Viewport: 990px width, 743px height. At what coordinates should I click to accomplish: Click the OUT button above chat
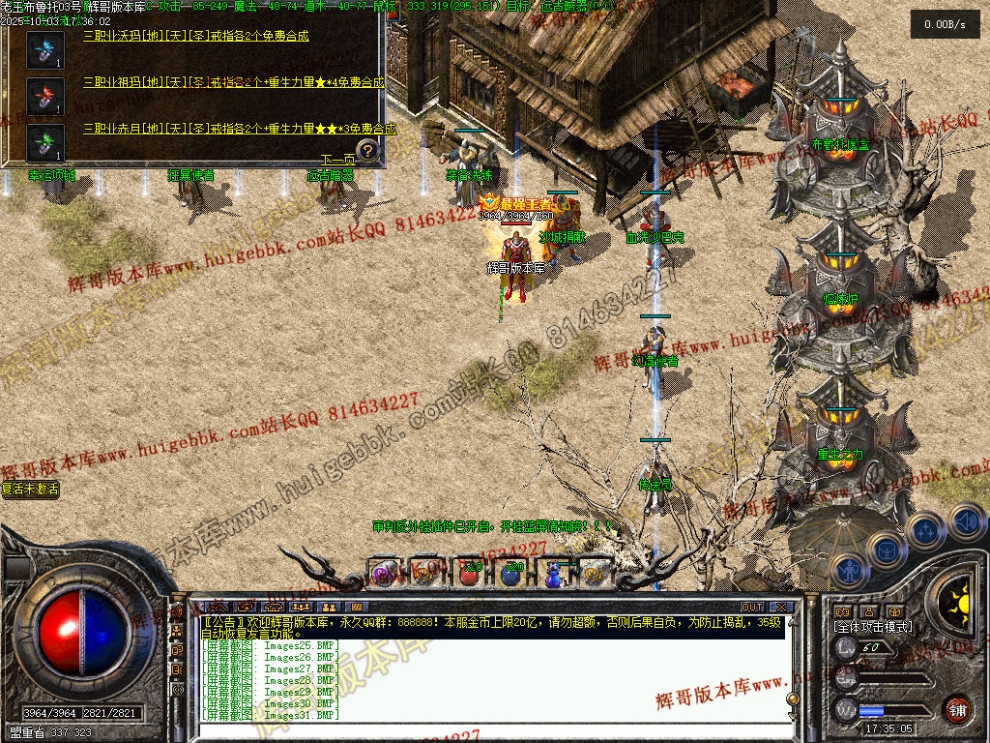[752, 607]
